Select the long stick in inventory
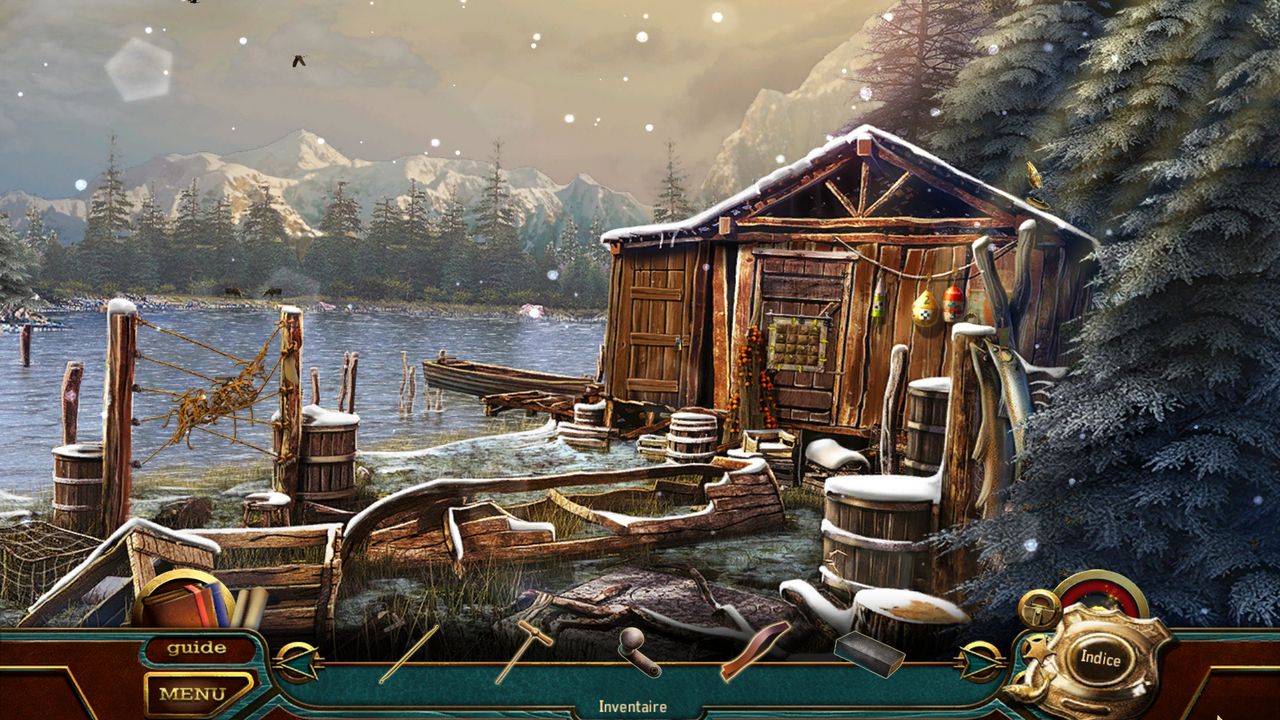The height and width of the screenshot is (720, 1280). [x=409, y=654]
